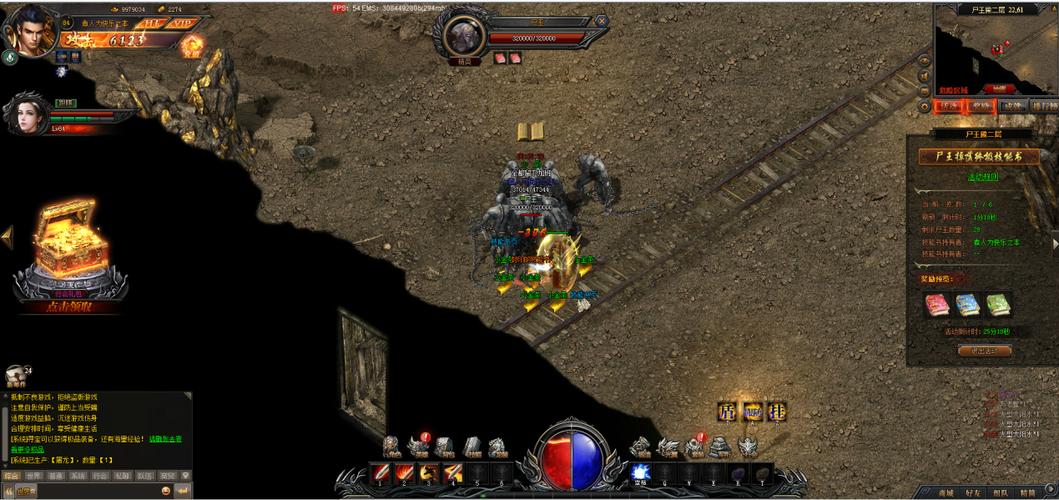Select the female companion portrait
Screen dimensions: 1059x500
(29, 117)
